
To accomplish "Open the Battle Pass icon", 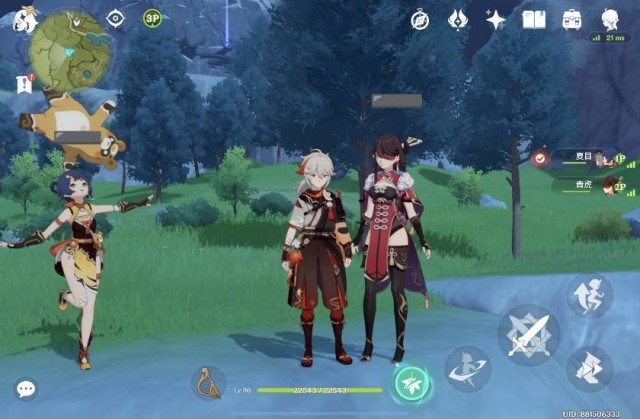I will coord(457,19).
